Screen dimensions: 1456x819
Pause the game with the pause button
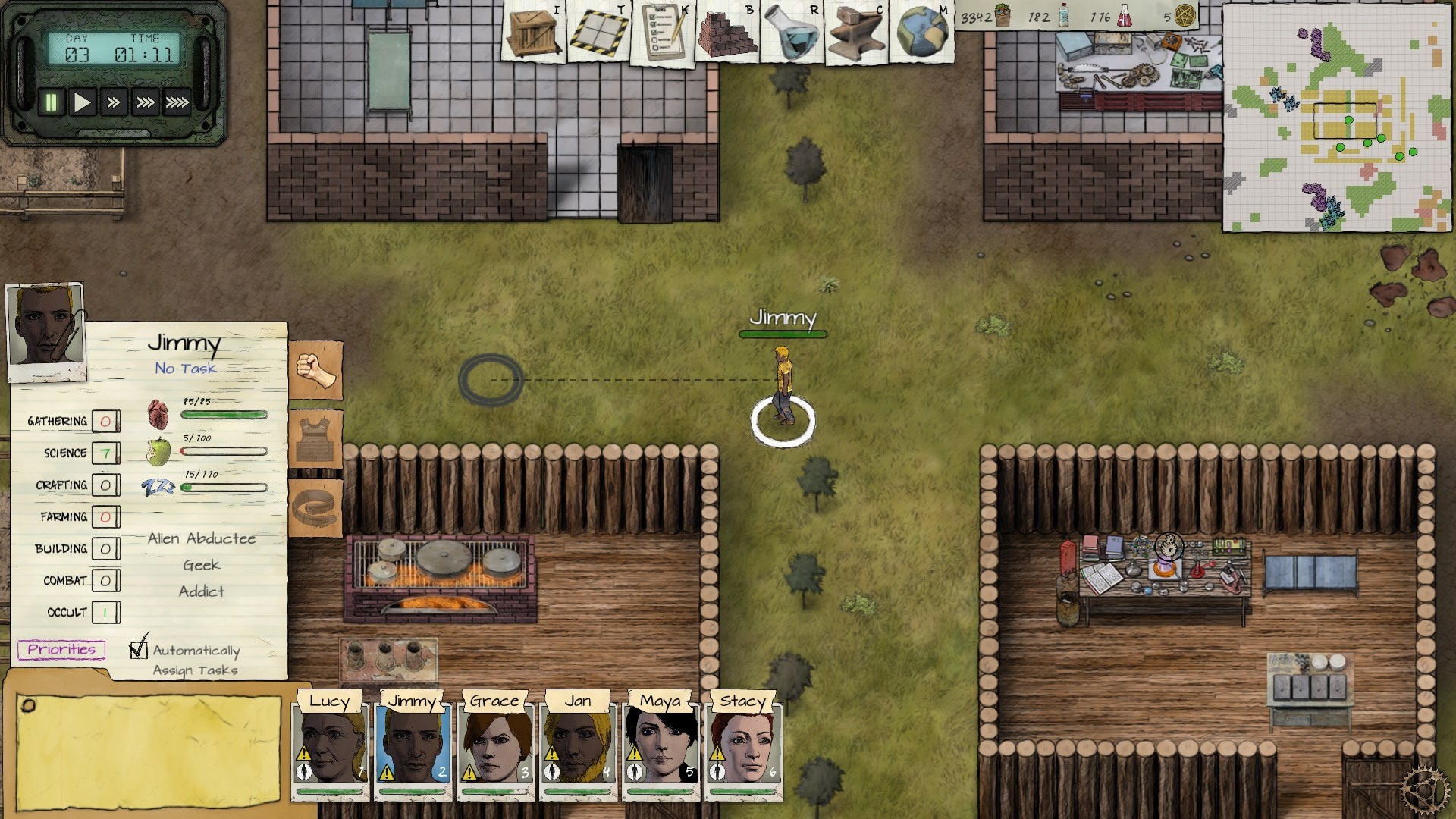click(x=51, y=102)
